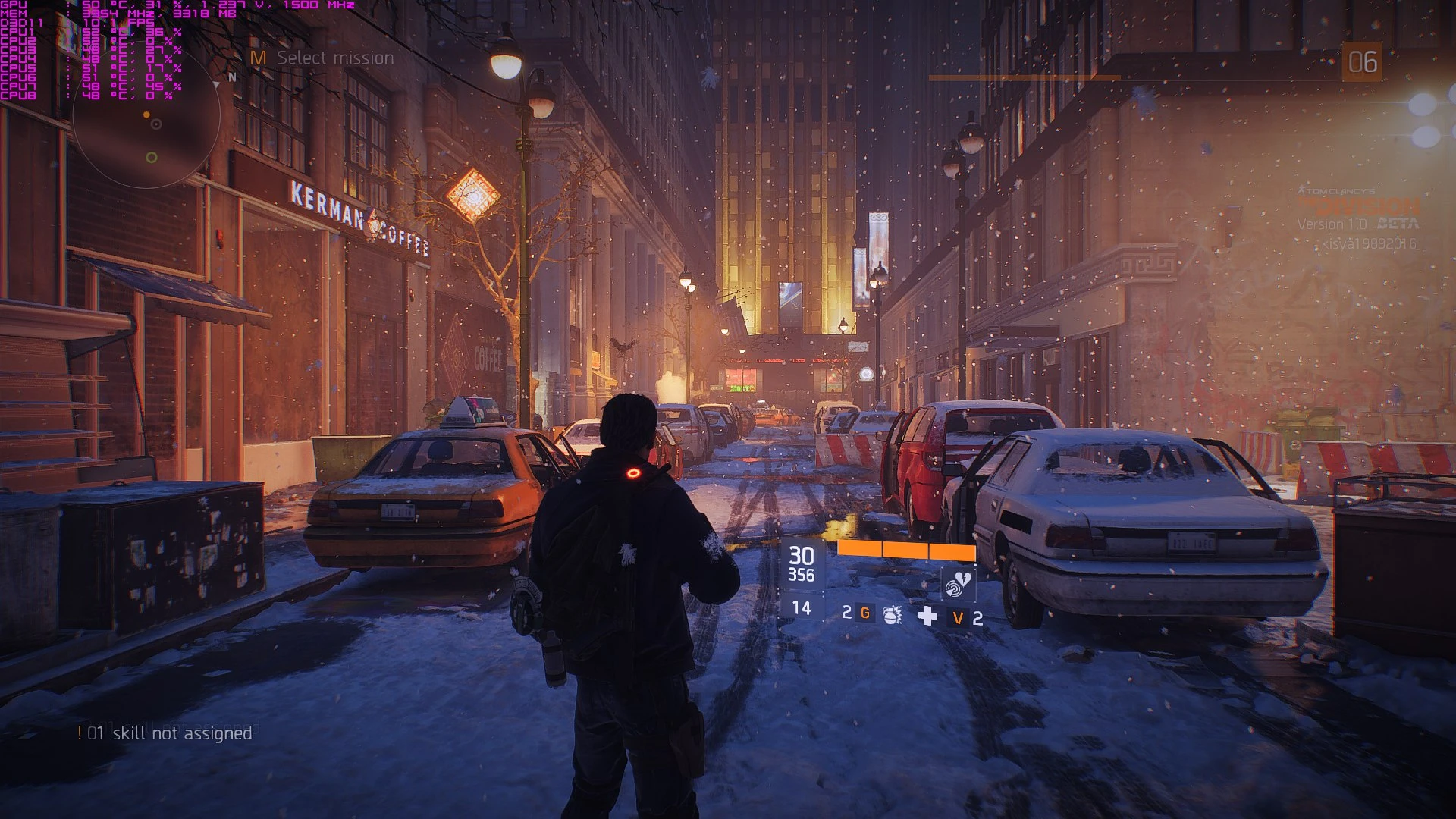Click the 01 skill not assigned warning
The image size is (1456, 819).
click(165, 733)
